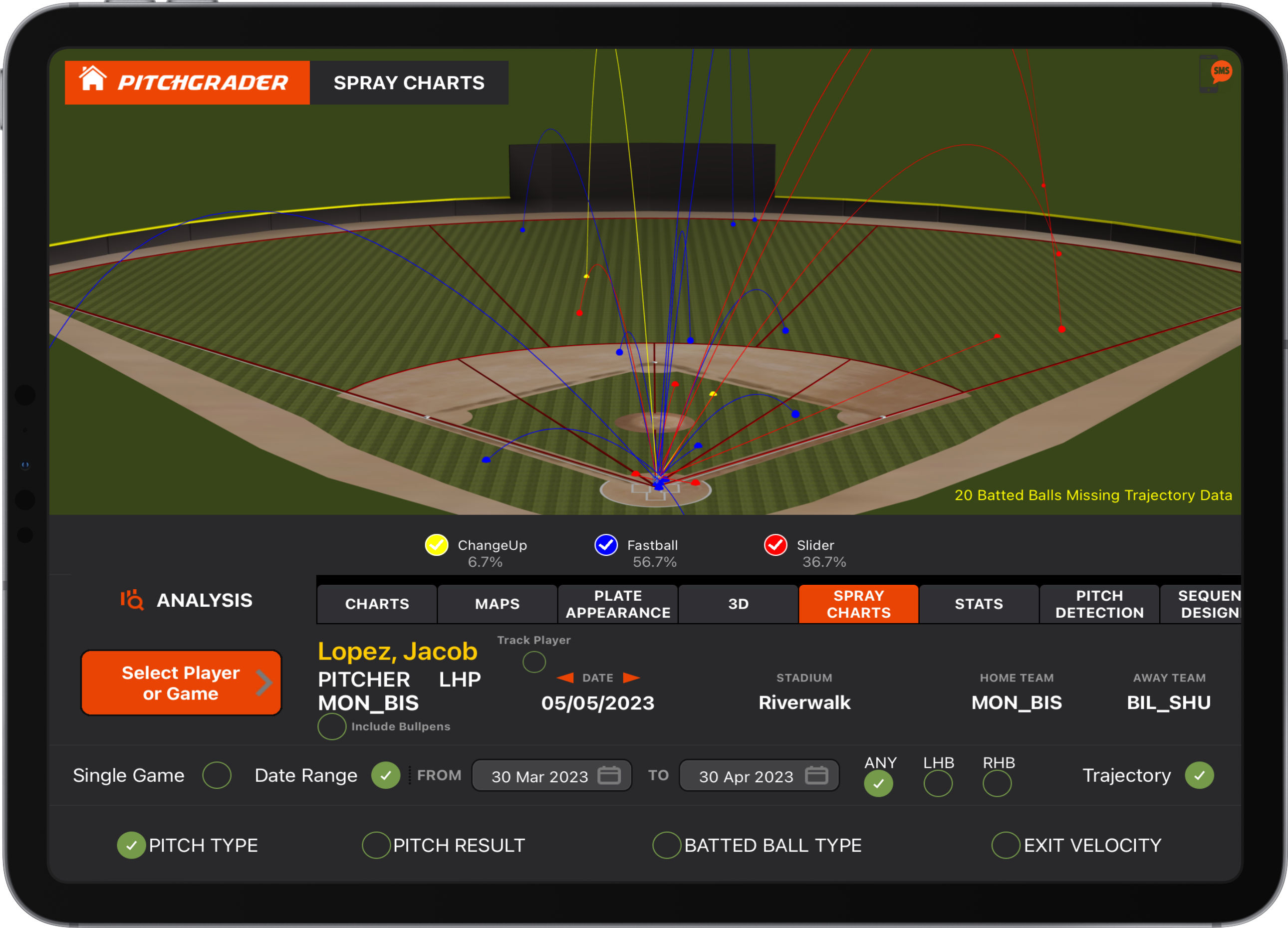Hide Fastball trajectories via its legend checkbox
This screenshot has width=1288, height=928.
coord(605,545)
